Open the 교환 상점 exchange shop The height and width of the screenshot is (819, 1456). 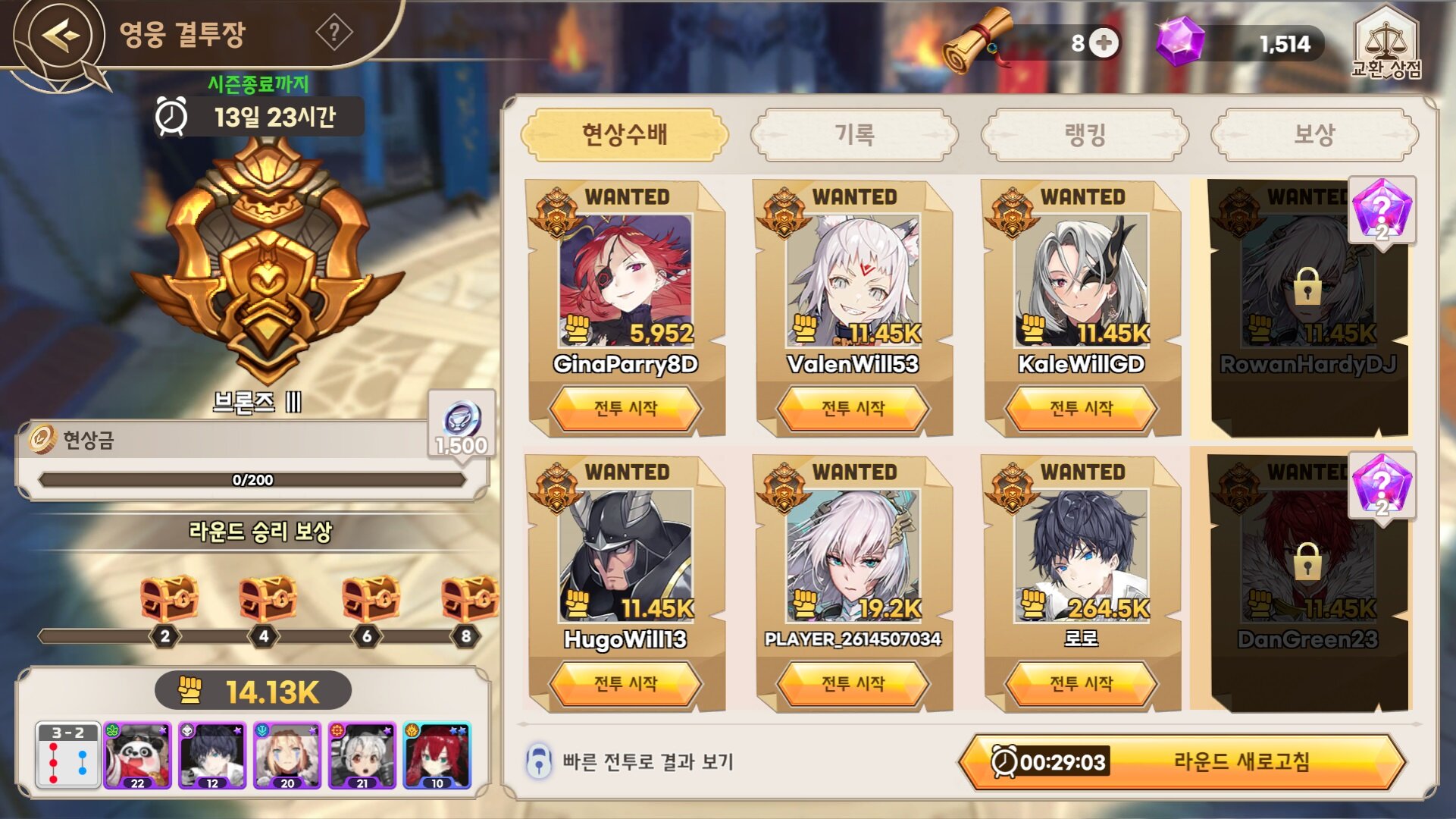click(x=1386, y=44)
